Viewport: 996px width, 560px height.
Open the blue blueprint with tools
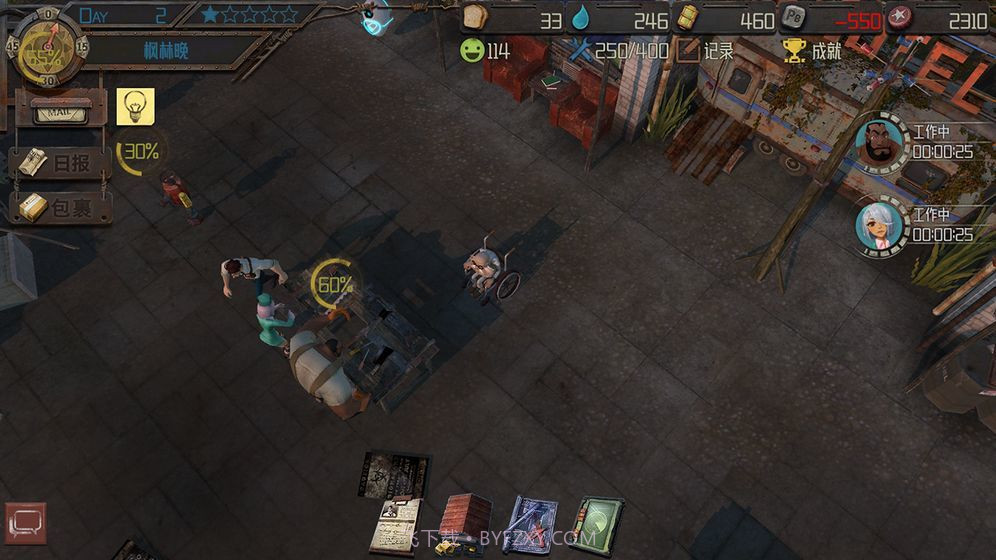(x=530, y=524)
